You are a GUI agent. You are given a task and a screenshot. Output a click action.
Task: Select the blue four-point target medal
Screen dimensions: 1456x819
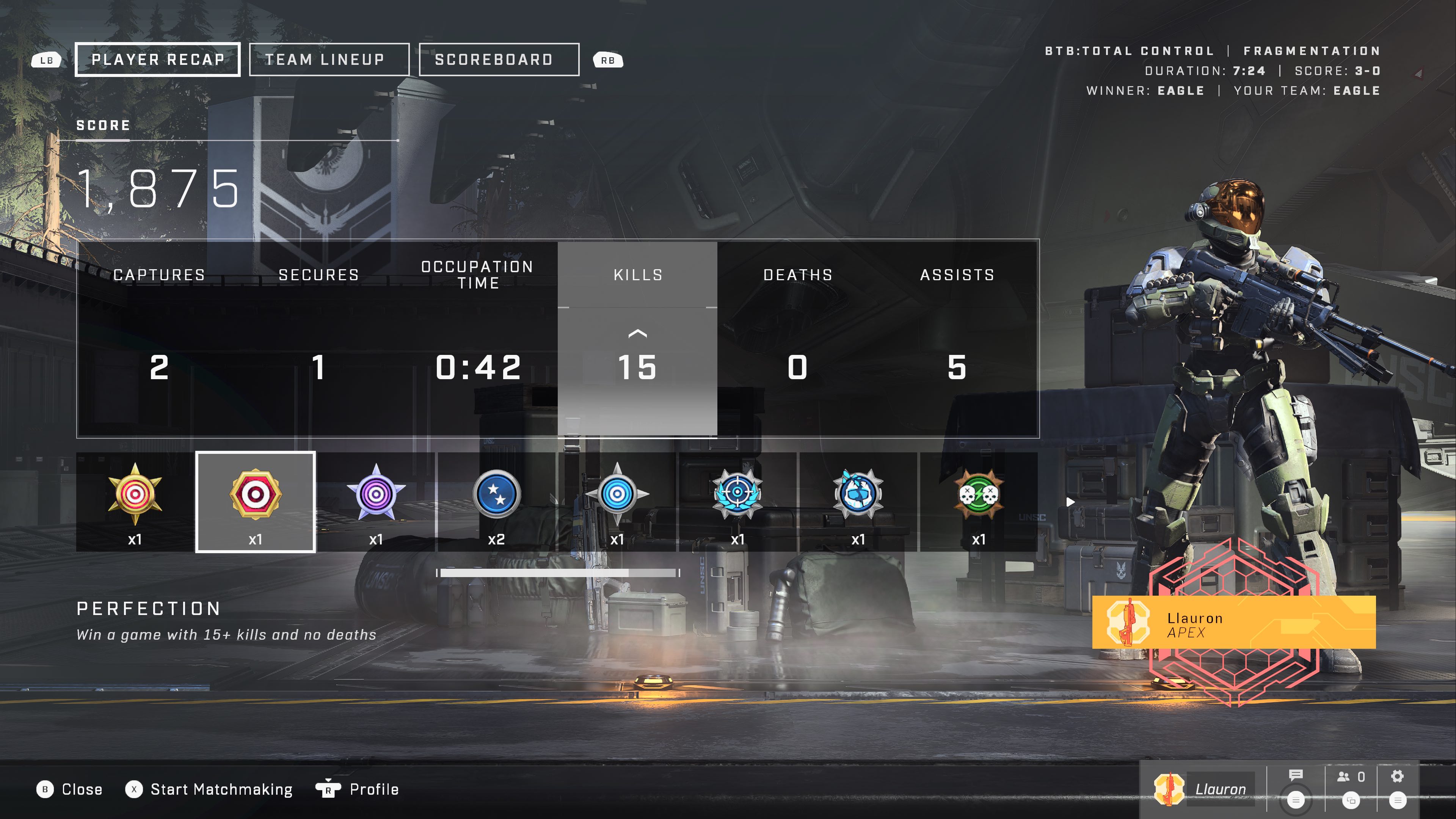click(617, 501)
